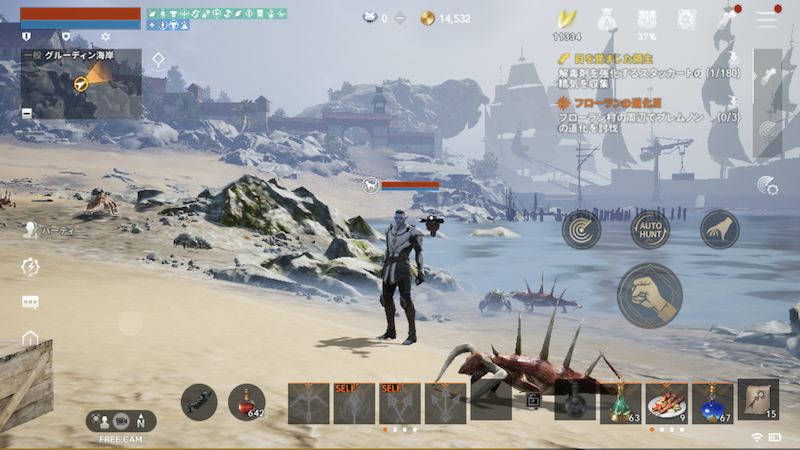The height and width of the screenshot is (450, 800).
Task: Collapse the minimap with the minus button
Action: tap(26, 113)
